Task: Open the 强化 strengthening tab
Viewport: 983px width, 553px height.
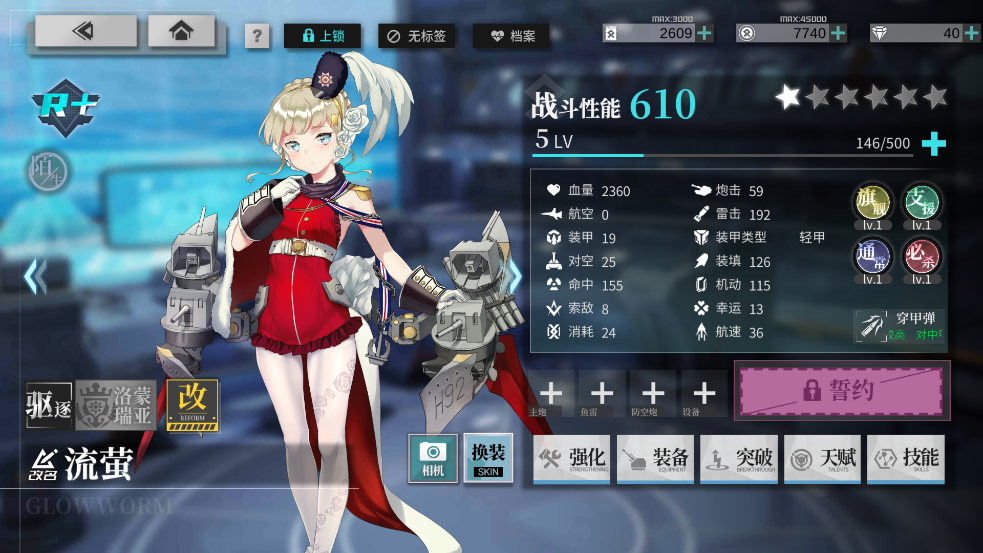Action: (x=572, y=459)
